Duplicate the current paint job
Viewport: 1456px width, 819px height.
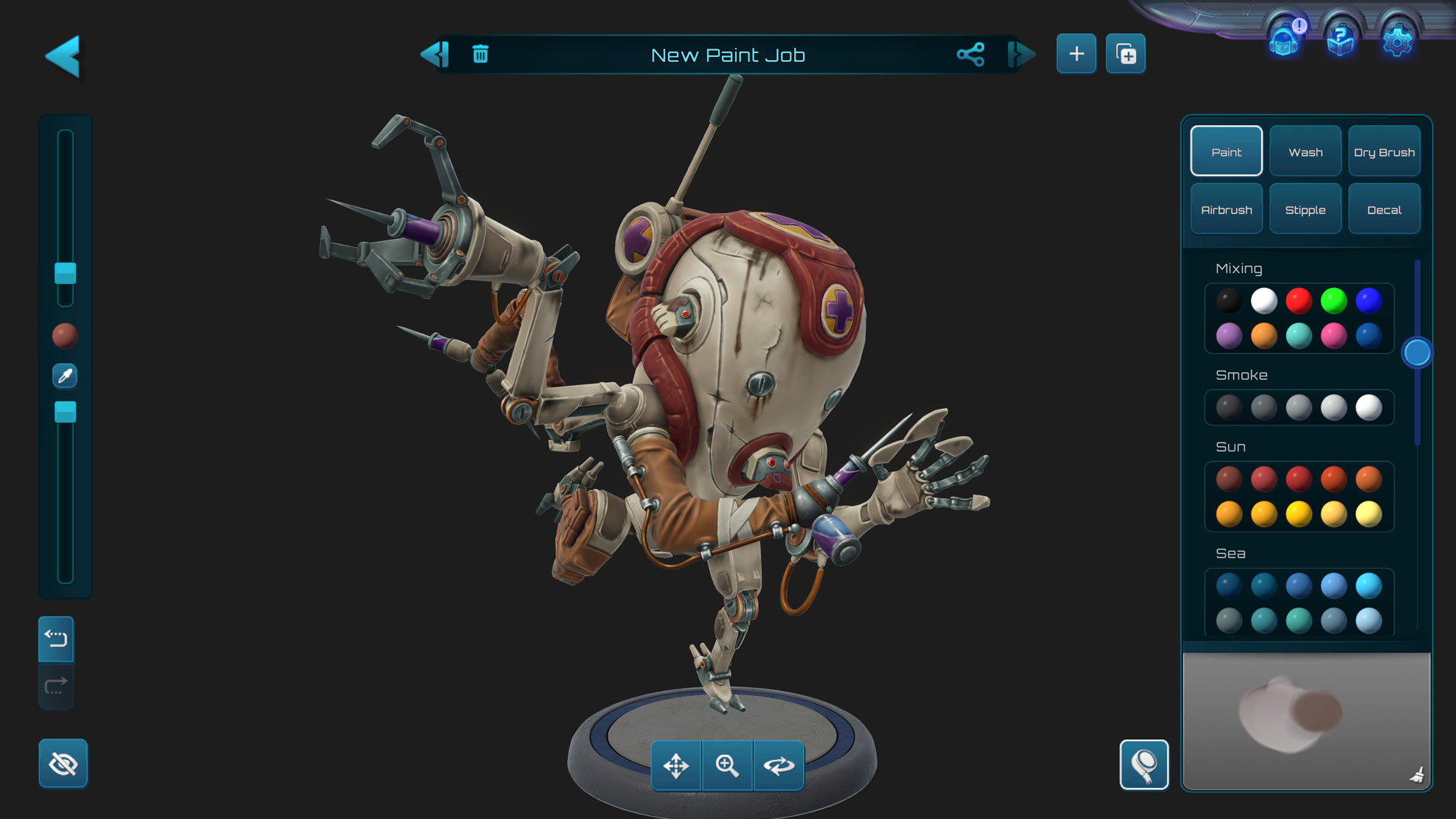[x=1125, y=54]
